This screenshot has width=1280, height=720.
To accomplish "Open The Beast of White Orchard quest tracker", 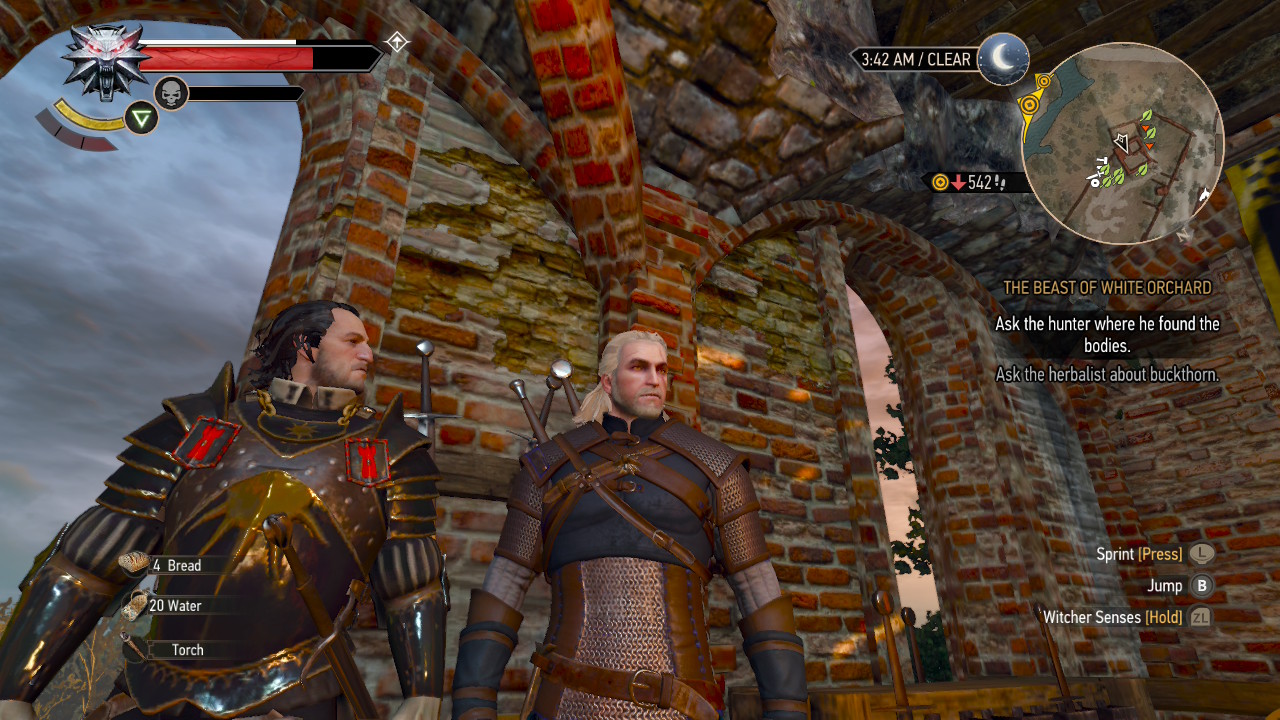I will tap(1107, 288).
